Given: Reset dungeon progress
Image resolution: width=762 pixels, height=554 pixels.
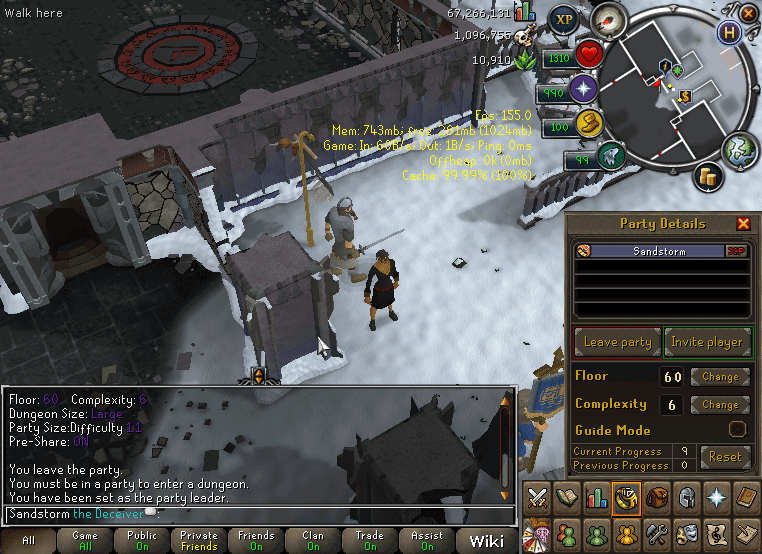Looking at the screenshot, I should 725,457.
